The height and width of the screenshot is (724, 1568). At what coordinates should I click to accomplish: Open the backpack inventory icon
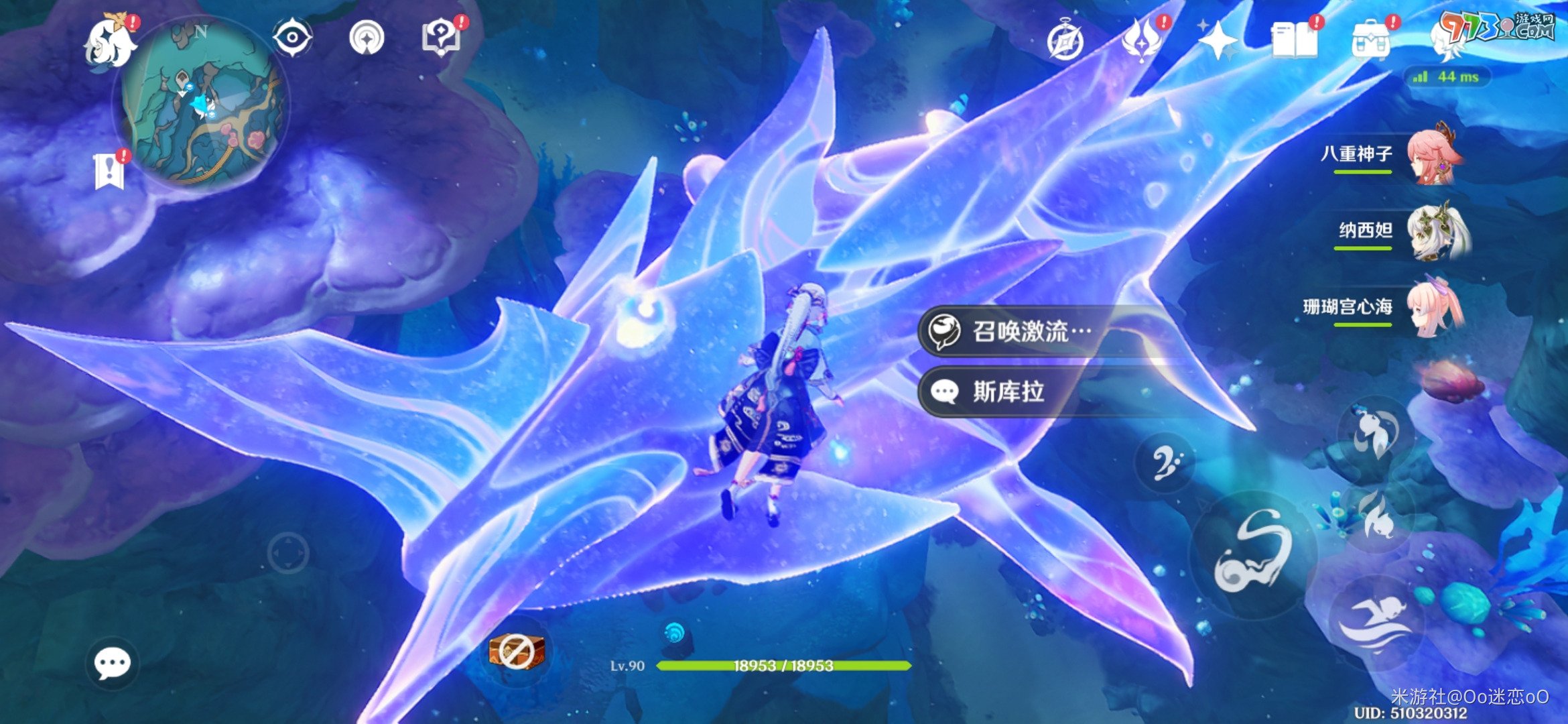[x=1371, y=40]
